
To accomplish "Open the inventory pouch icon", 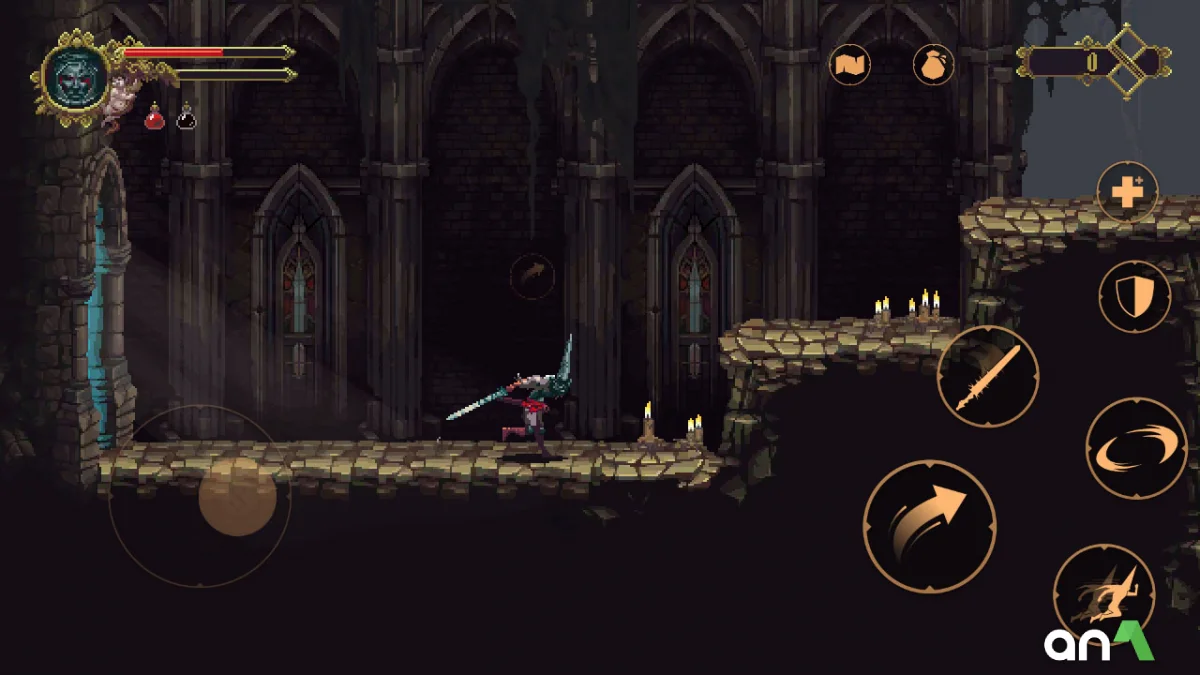I will [x=933, y=66].
